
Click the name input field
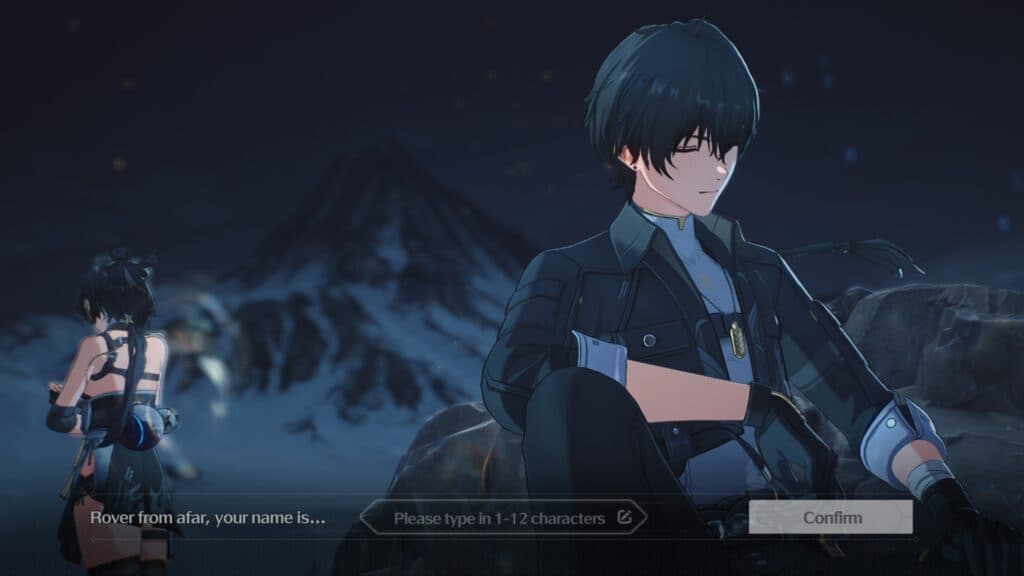point(498,518)
